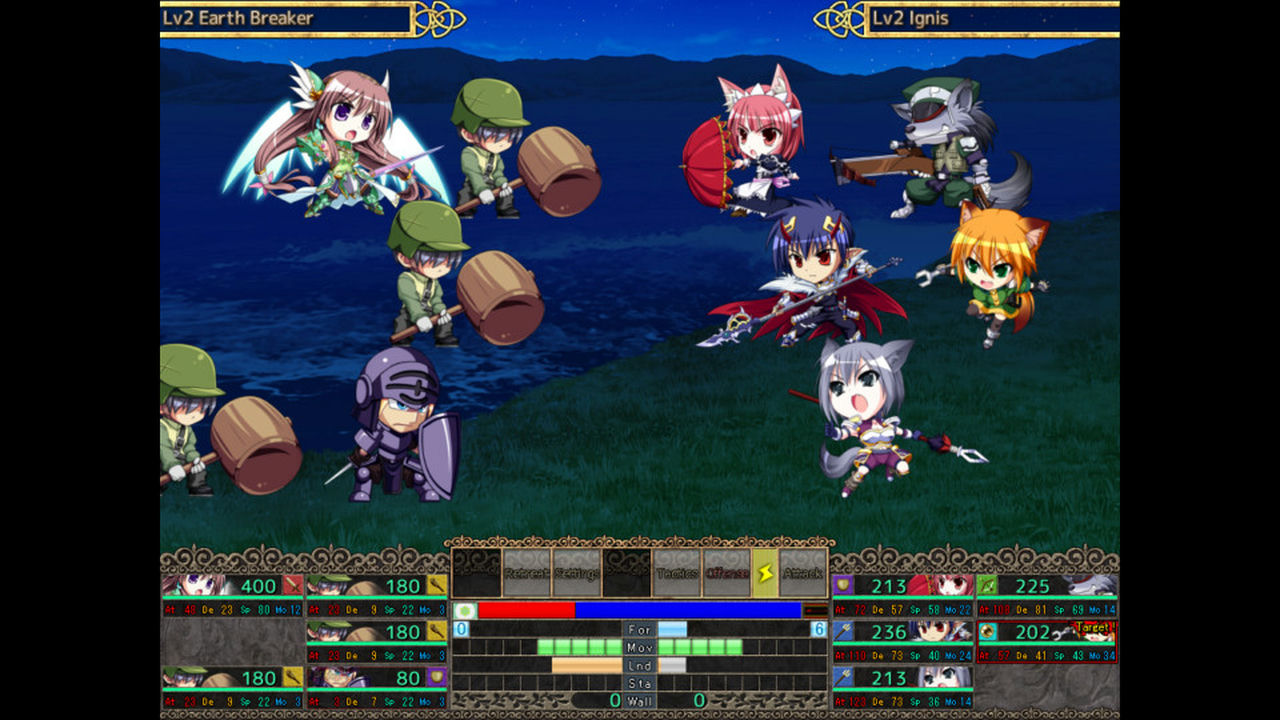1280x720 pixels.
Task: Open the Tactics menu button
Action: (x=676, y=573)
